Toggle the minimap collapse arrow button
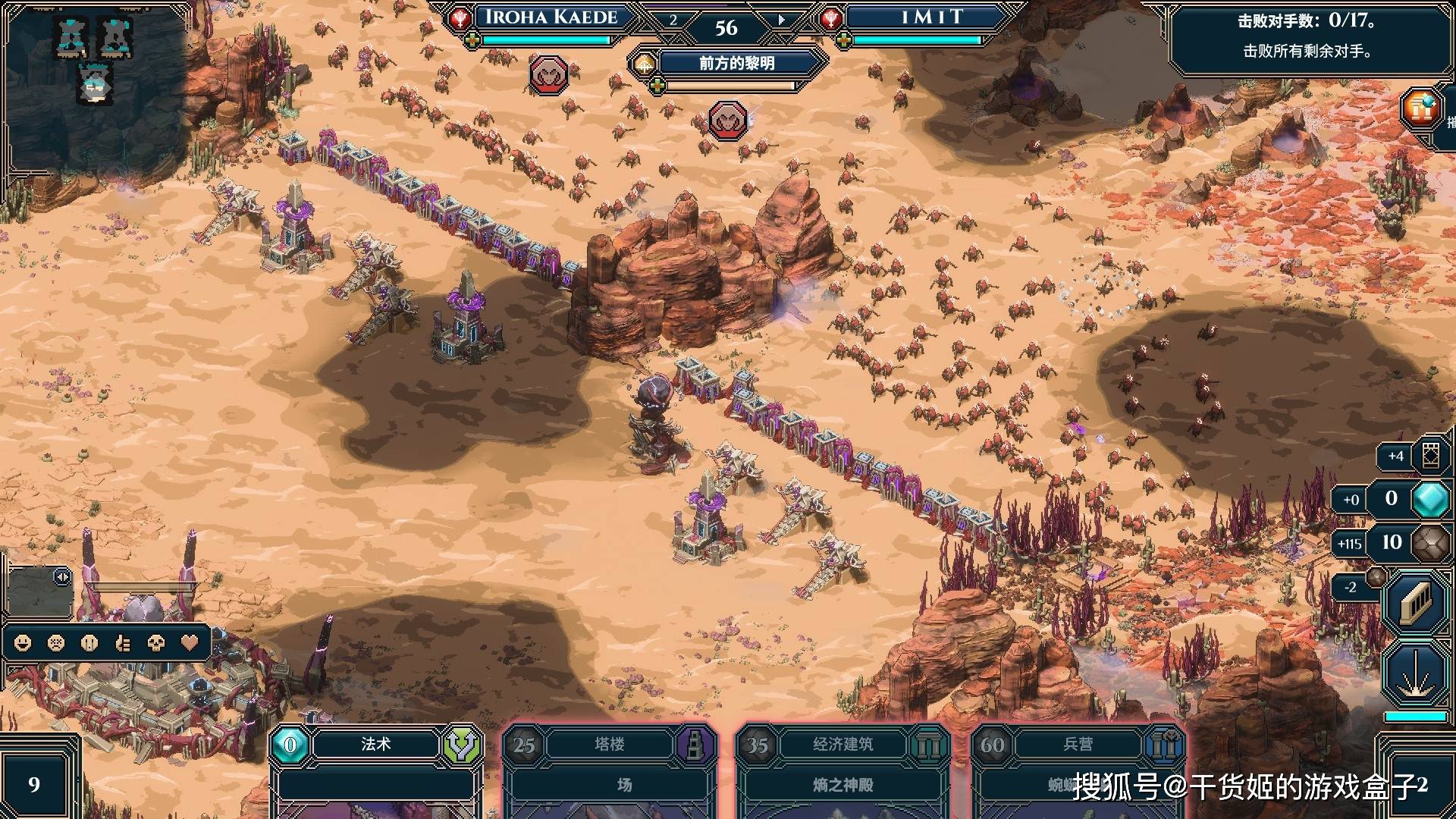This screenshot has height=819, width=1456. tap(62, 578)
